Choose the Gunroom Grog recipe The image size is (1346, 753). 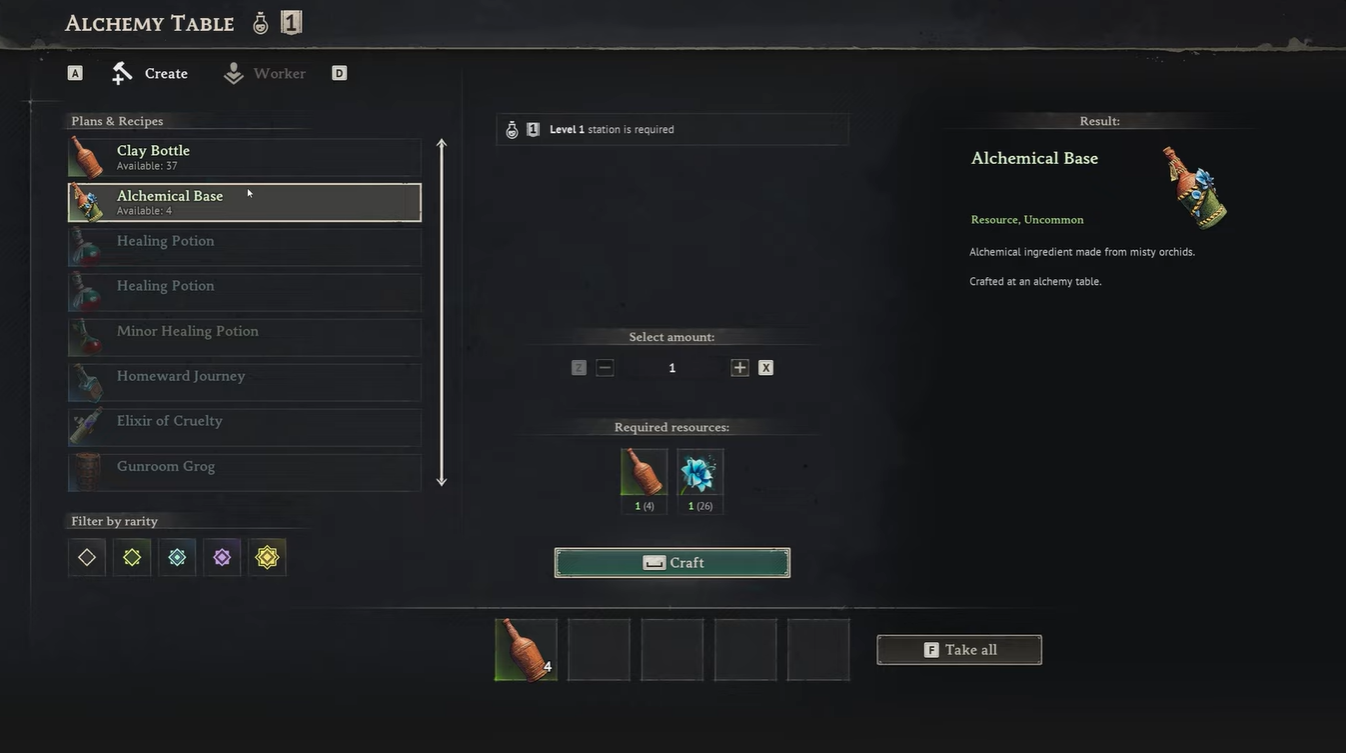(244, 472)
